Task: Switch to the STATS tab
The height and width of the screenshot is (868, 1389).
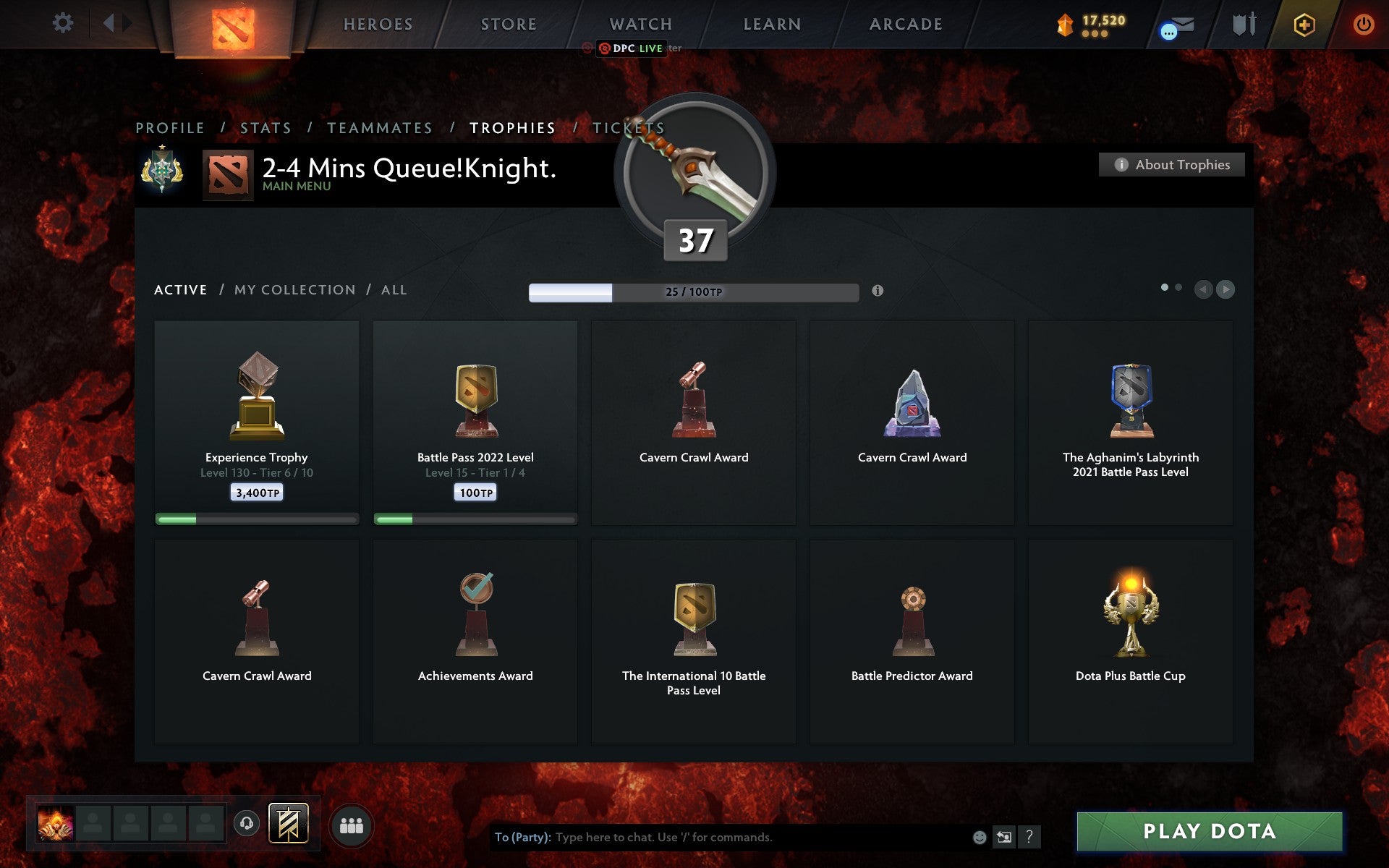Action: tap(266, 127)
